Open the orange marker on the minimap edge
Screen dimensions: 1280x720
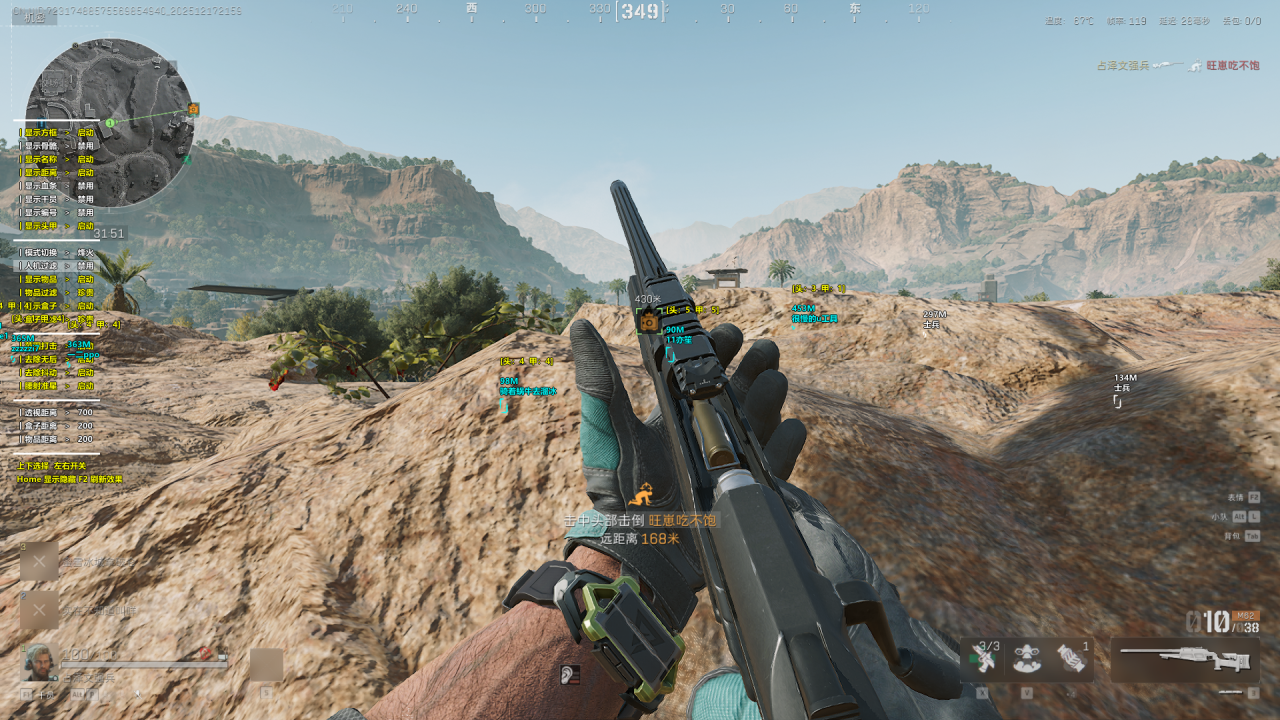[193, 108]
